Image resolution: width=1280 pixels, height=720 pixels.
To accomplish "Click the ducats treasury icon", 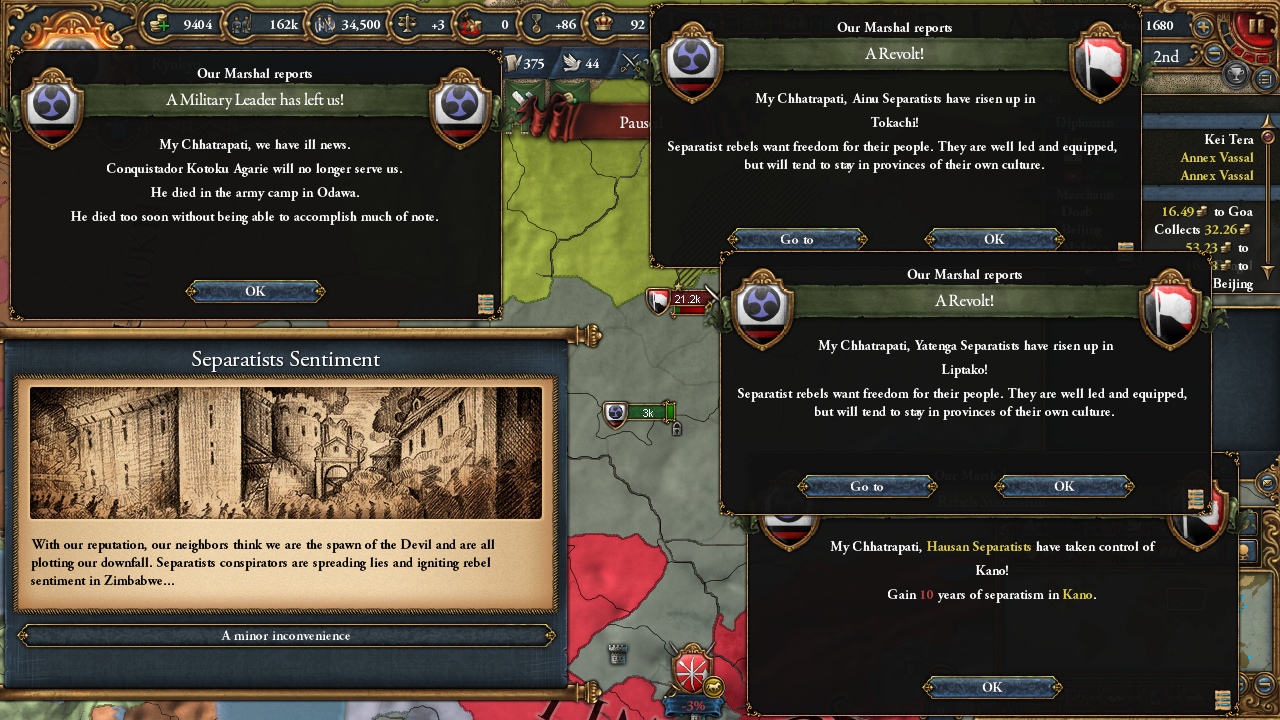I will click(160, 24).
